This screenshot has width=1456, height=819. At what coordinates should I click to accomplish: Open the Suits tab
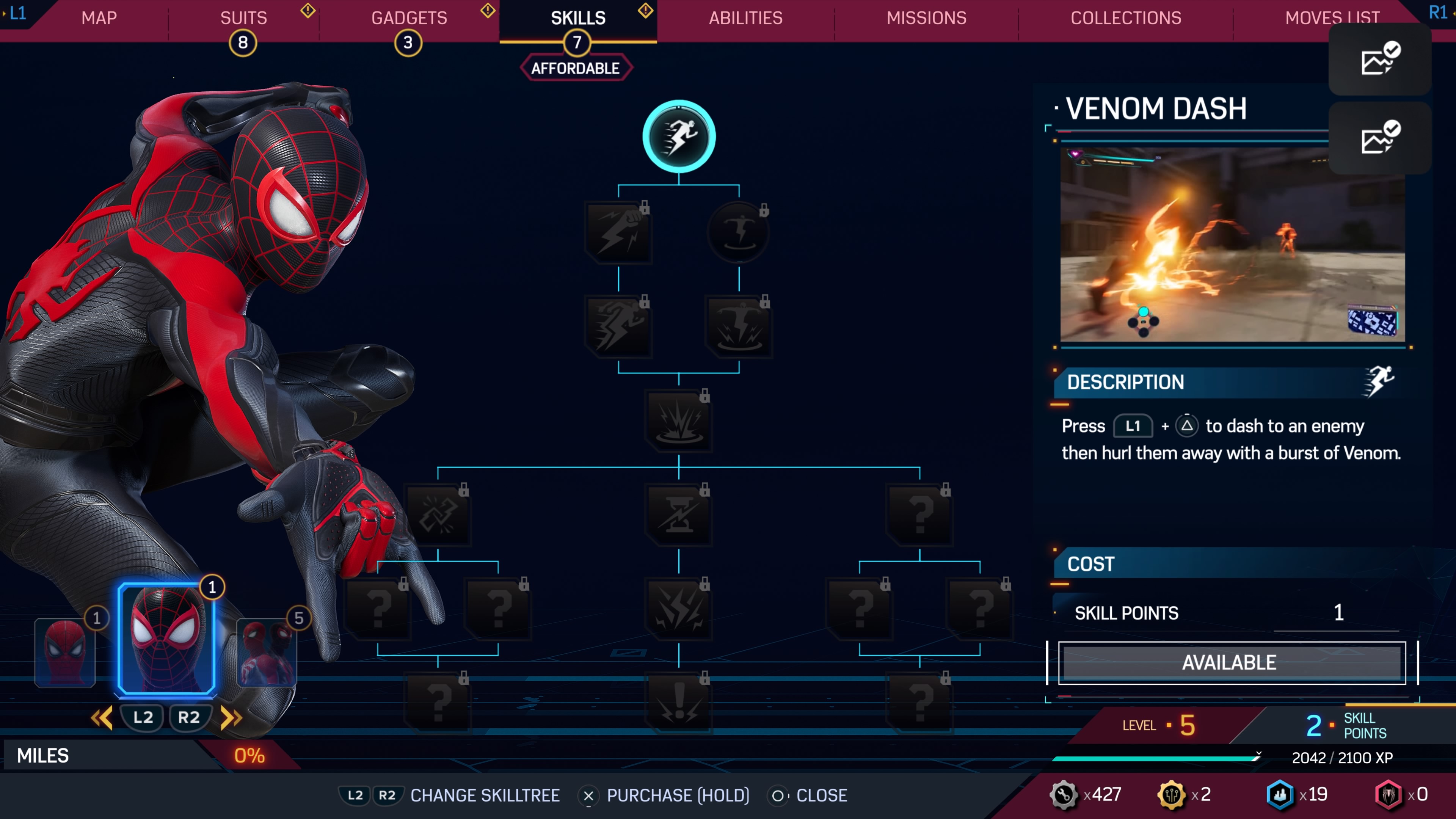(243, 18)
